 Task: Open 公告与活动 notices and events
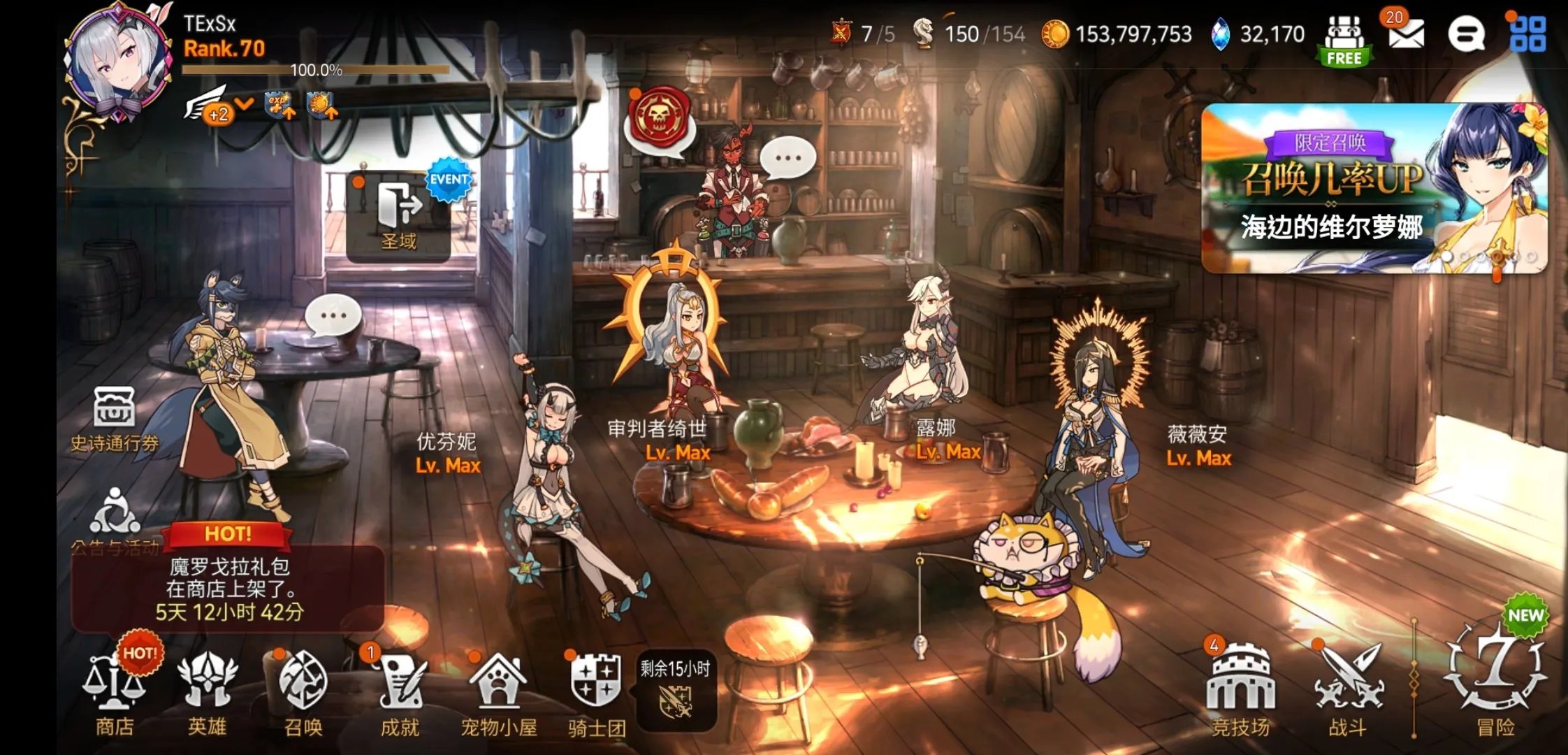pyautogui.click(x=115, y=519)
